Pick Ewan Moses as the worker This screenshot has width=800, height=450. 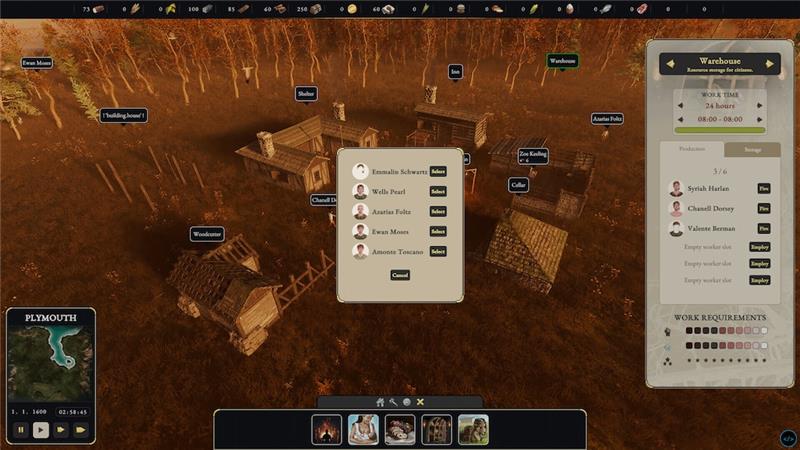tap(438, 231)
